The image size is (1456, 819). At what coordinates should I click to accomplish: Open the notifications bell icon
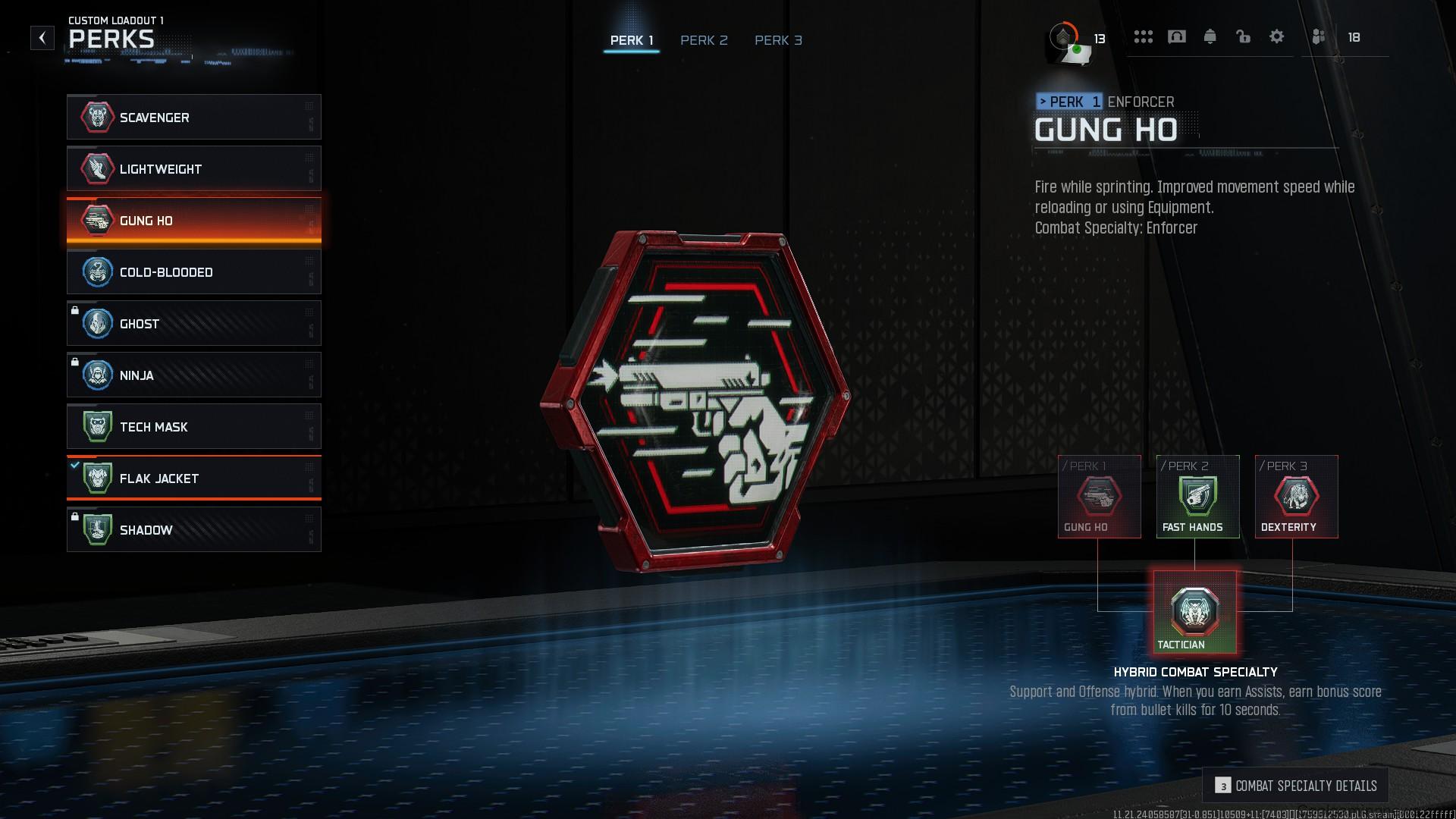(x=1210, y=36)
